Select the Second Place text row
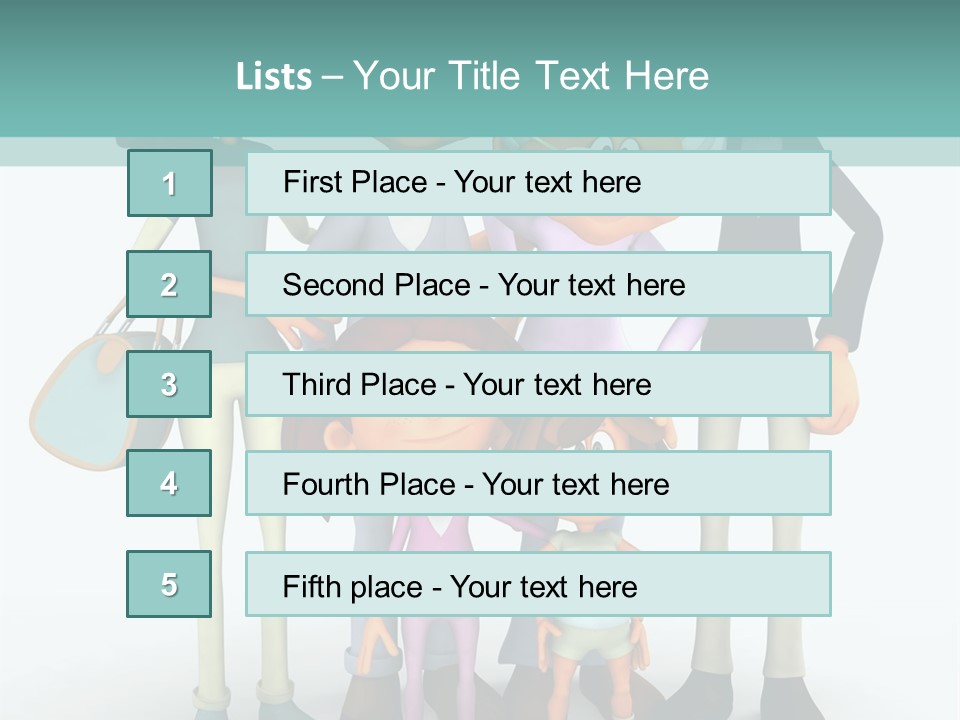960x720 pixels. [x=538, y=284]
